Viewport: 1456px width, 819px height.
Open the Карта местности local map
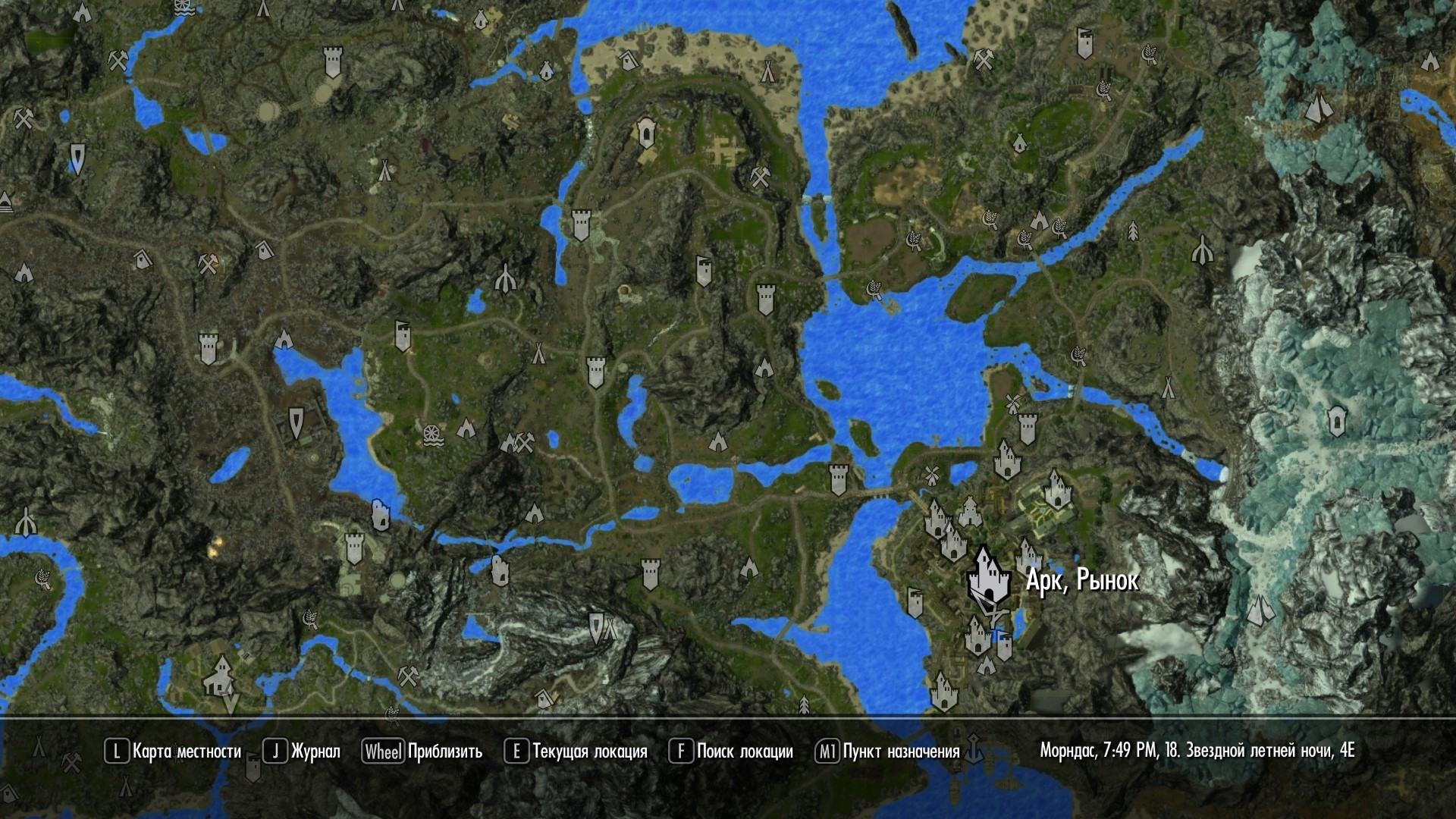[x=173, y=752]
